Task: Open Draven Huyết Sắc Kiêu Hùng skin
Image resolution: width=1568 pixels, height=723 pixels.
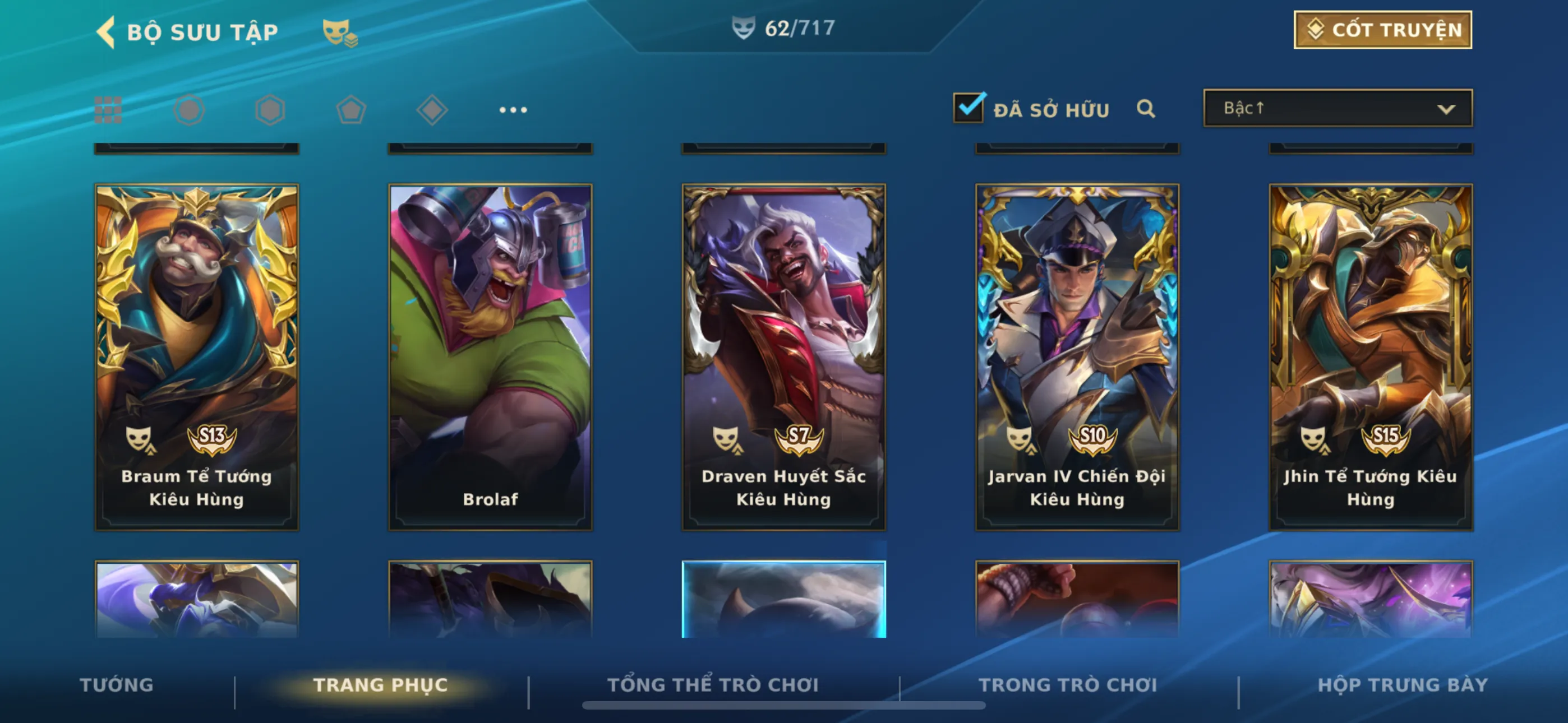Action: [x=783, y=356]
